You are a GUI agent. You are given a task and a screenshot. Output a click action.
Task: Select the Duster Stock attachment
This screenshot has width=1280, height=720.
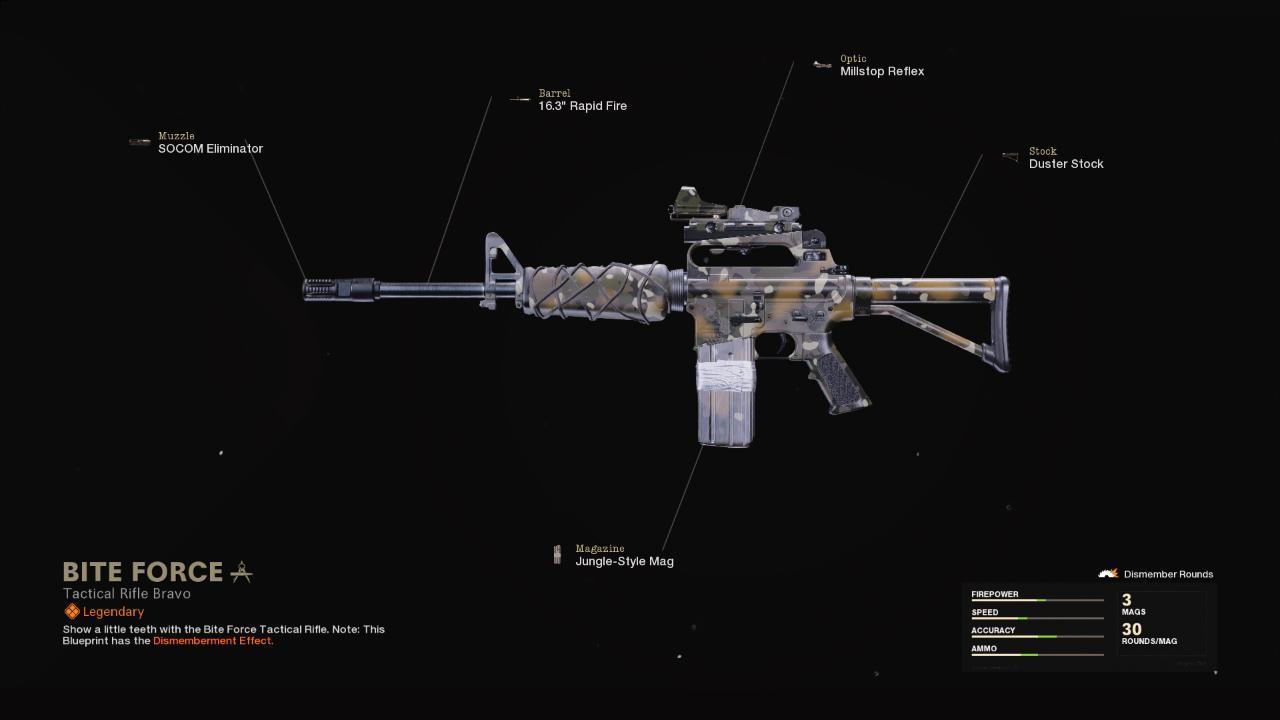pos(1065,163)
